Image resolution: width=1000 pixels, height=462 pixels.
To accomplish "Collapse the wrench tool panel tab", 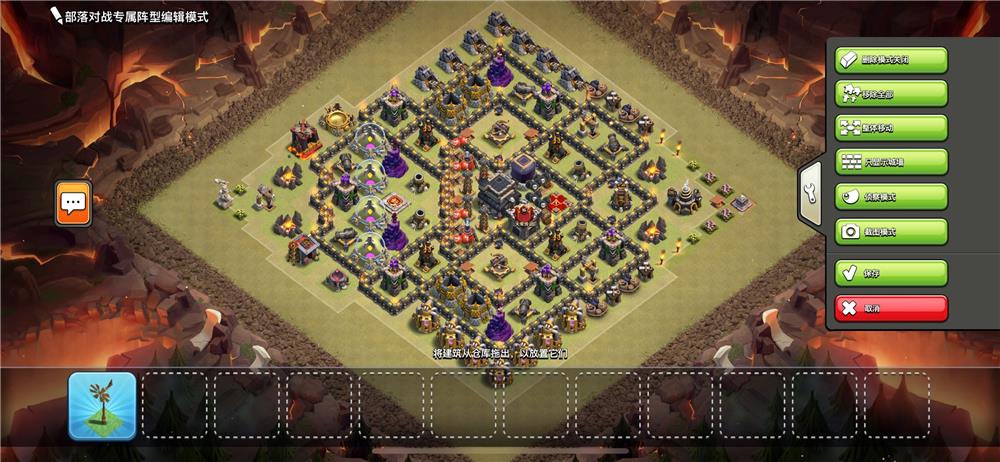I will (810, 194).
